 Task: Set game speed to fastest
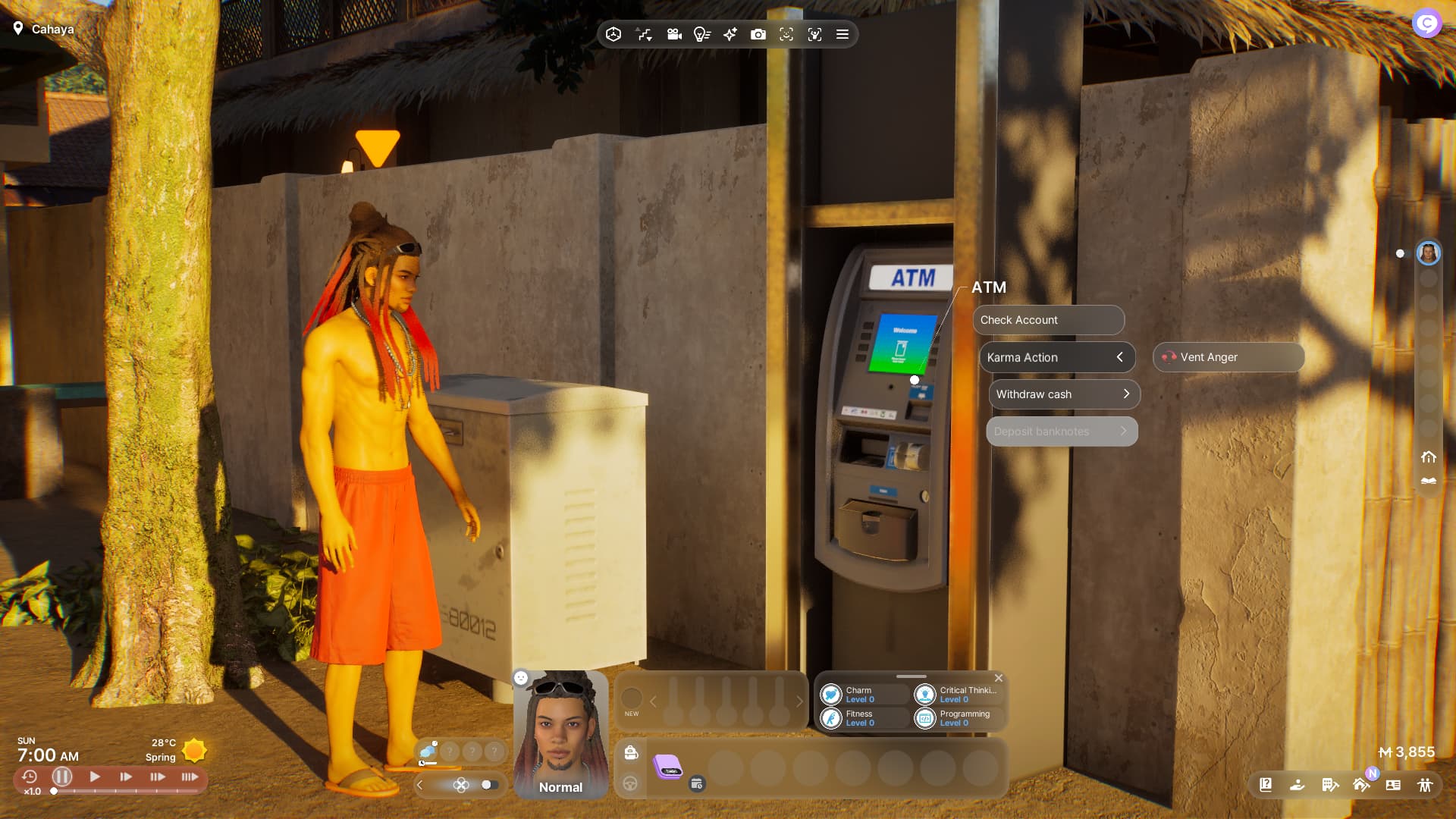coord(190,777)
